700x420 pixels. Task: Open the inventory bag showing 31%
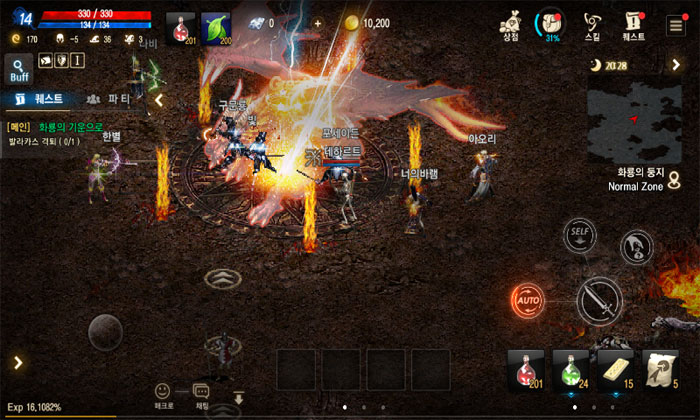pos(549,23)
